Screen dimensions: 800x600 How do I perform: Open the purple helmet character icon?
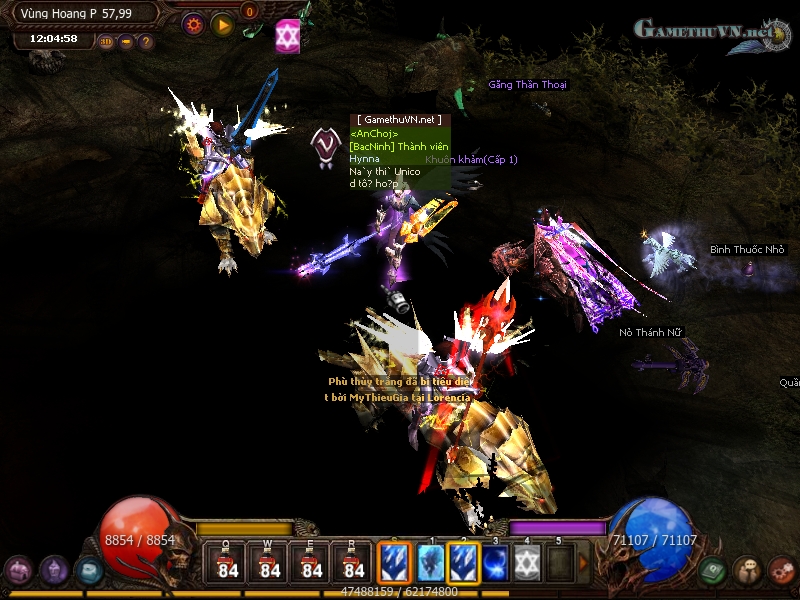click(x=17, y=570)
